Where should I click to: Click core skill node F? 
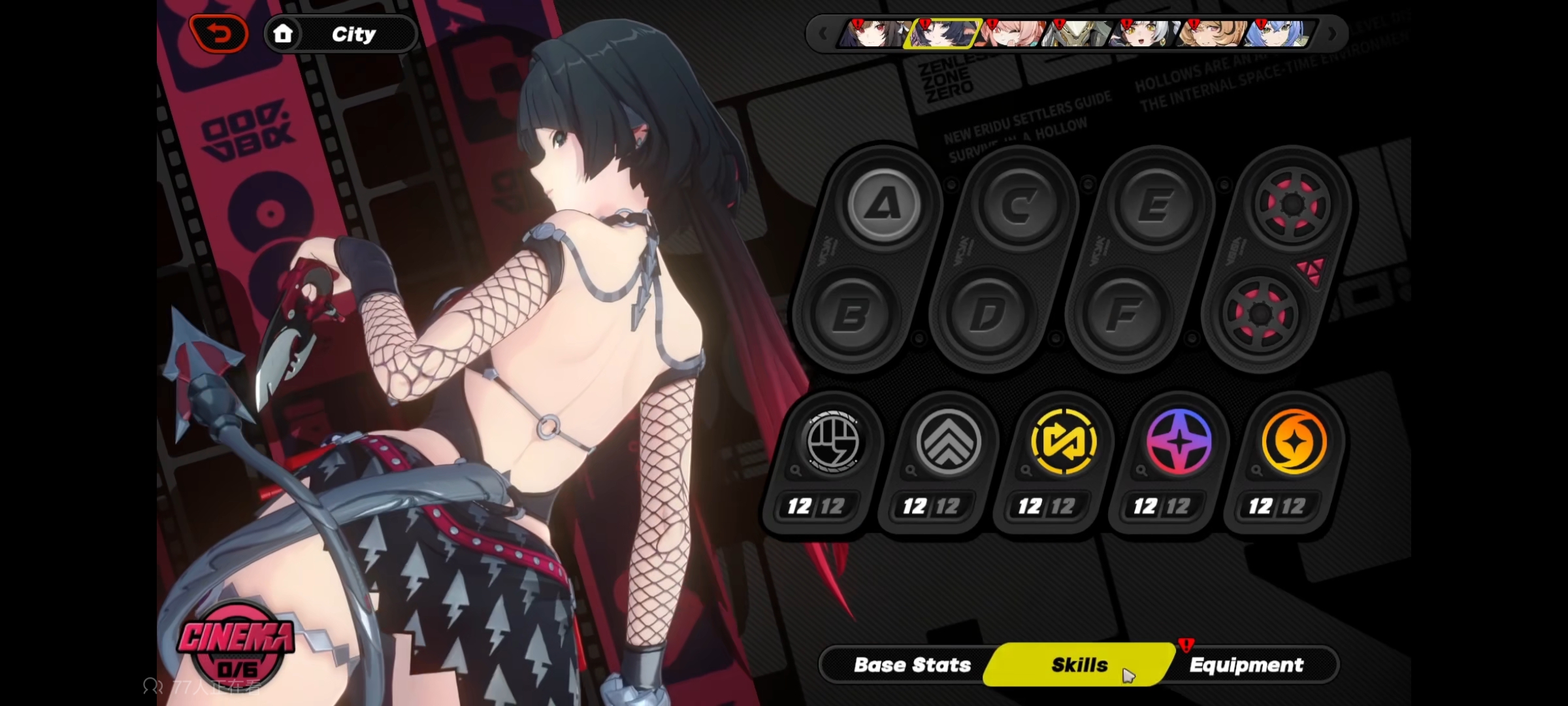[x=1123, y=315]
